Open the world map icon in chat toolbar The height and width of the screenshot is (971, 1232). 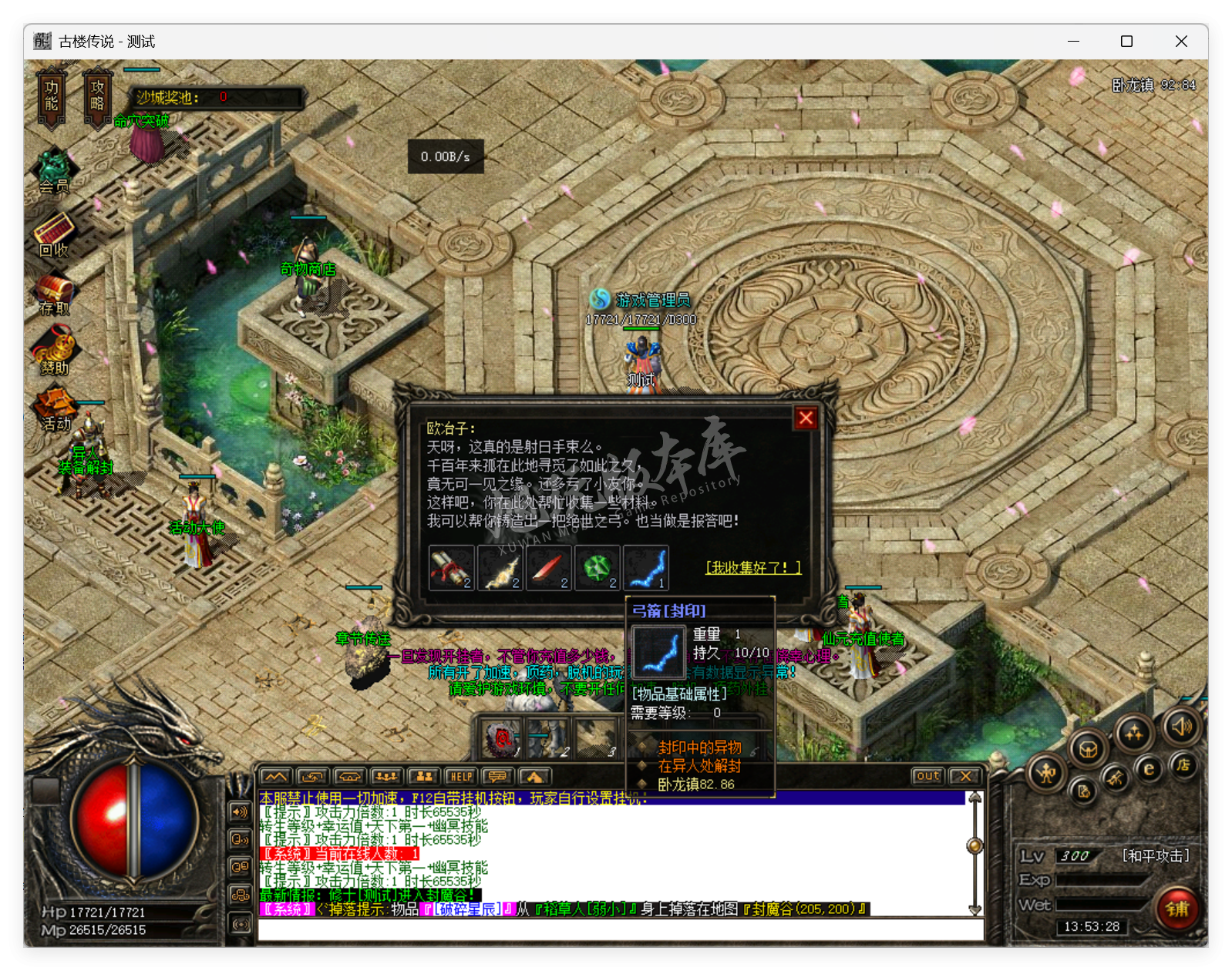pyautogui.click(x=277, y=777)
